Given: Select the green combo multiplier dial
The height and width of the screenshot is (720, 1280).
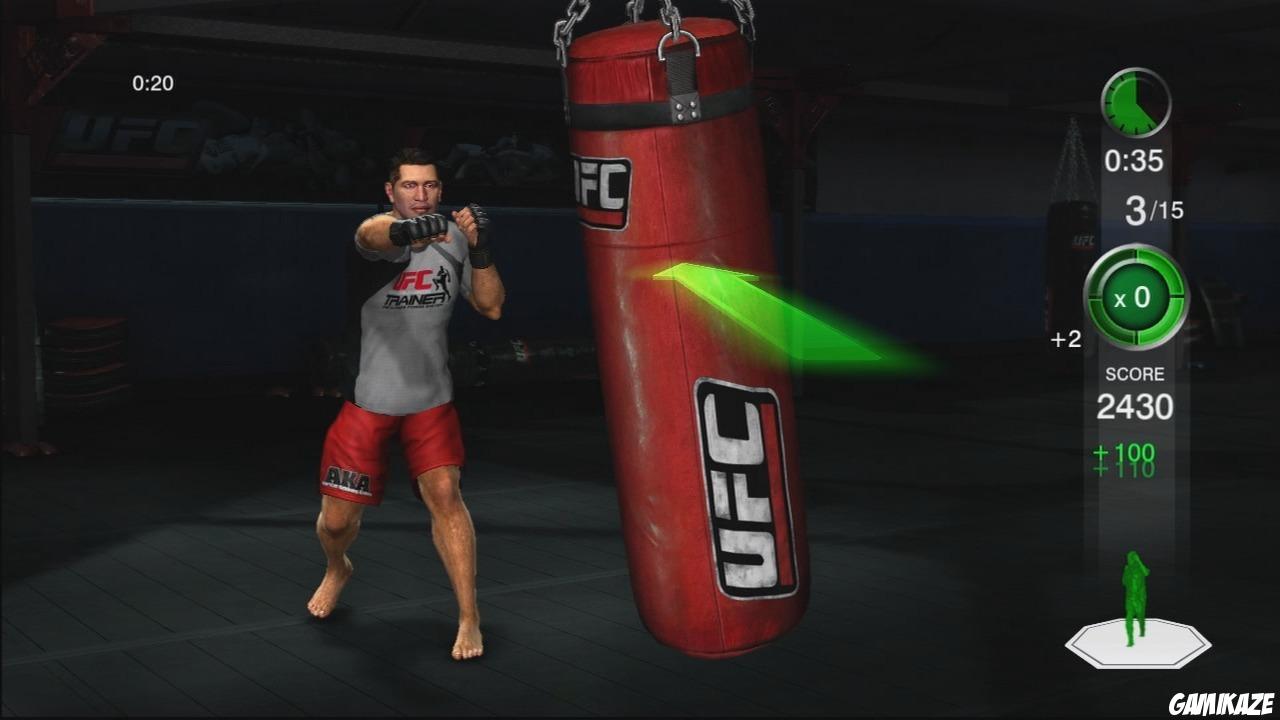Looking at the screenshot, I should pyautogui.click(x=1136, y=298).
